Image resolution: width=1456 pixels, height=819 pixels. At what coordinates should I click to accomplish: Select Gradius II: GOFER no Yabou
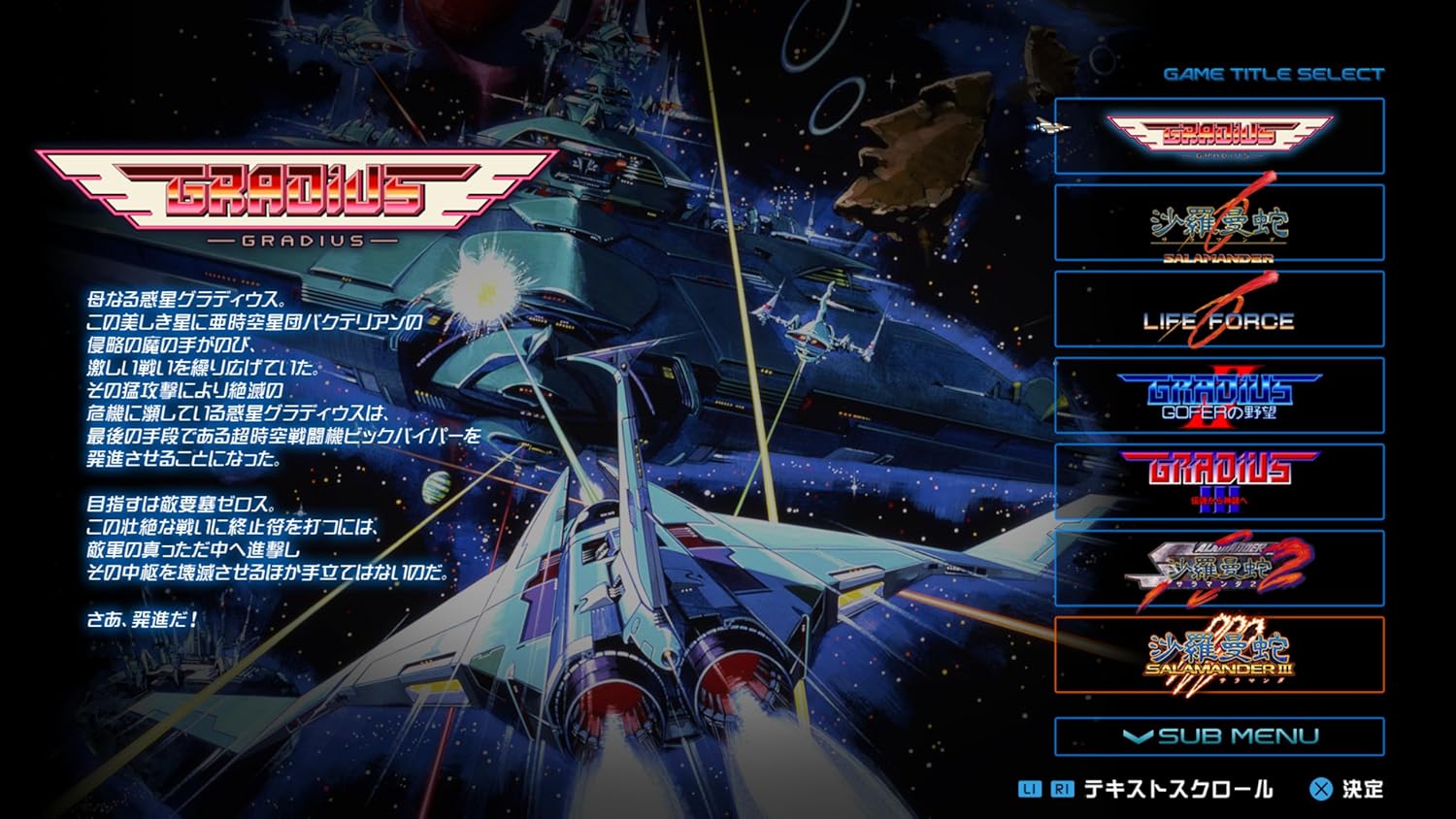pos(1219,395)
